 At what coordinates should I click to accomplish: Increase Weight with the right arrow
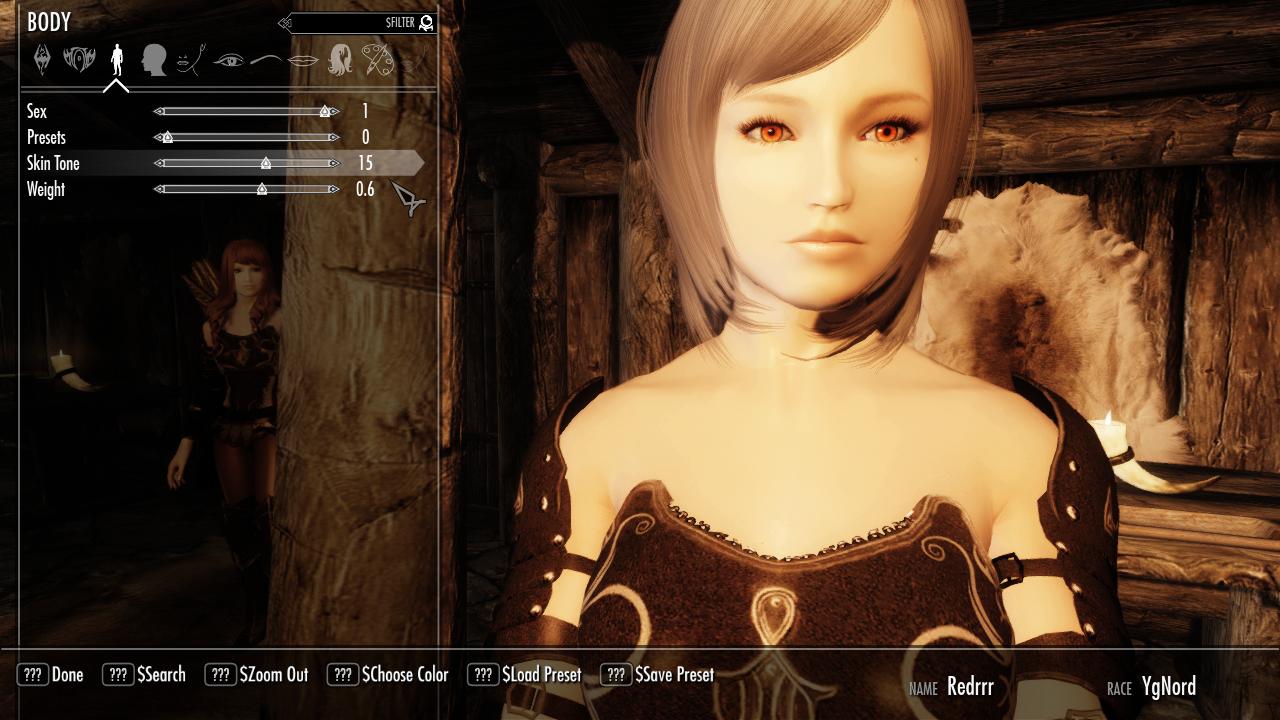point(334,189)
